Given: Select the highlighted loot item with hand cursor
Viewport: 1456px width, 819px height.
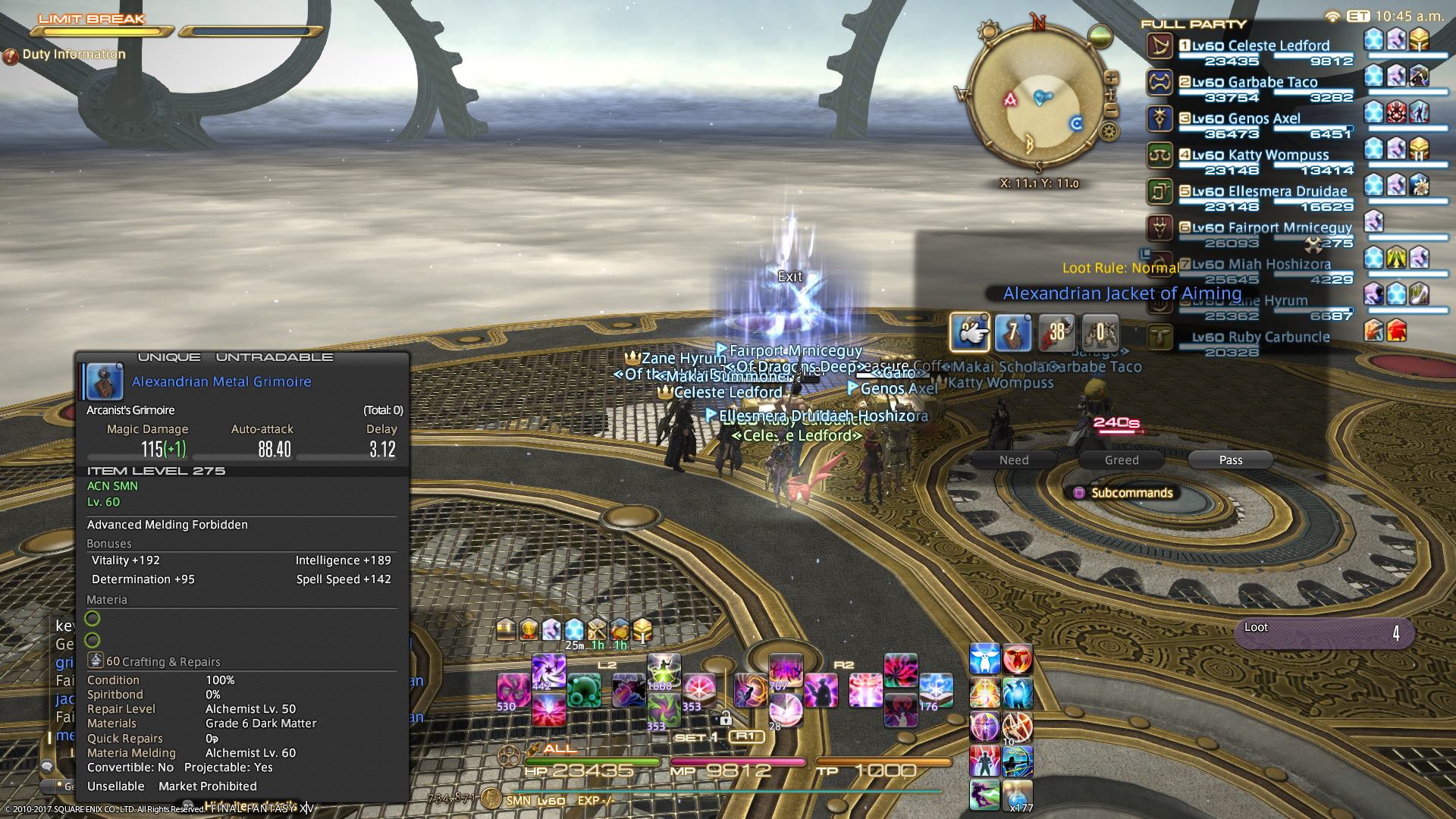Looking at the screenshot, I should tap(970, 332).
